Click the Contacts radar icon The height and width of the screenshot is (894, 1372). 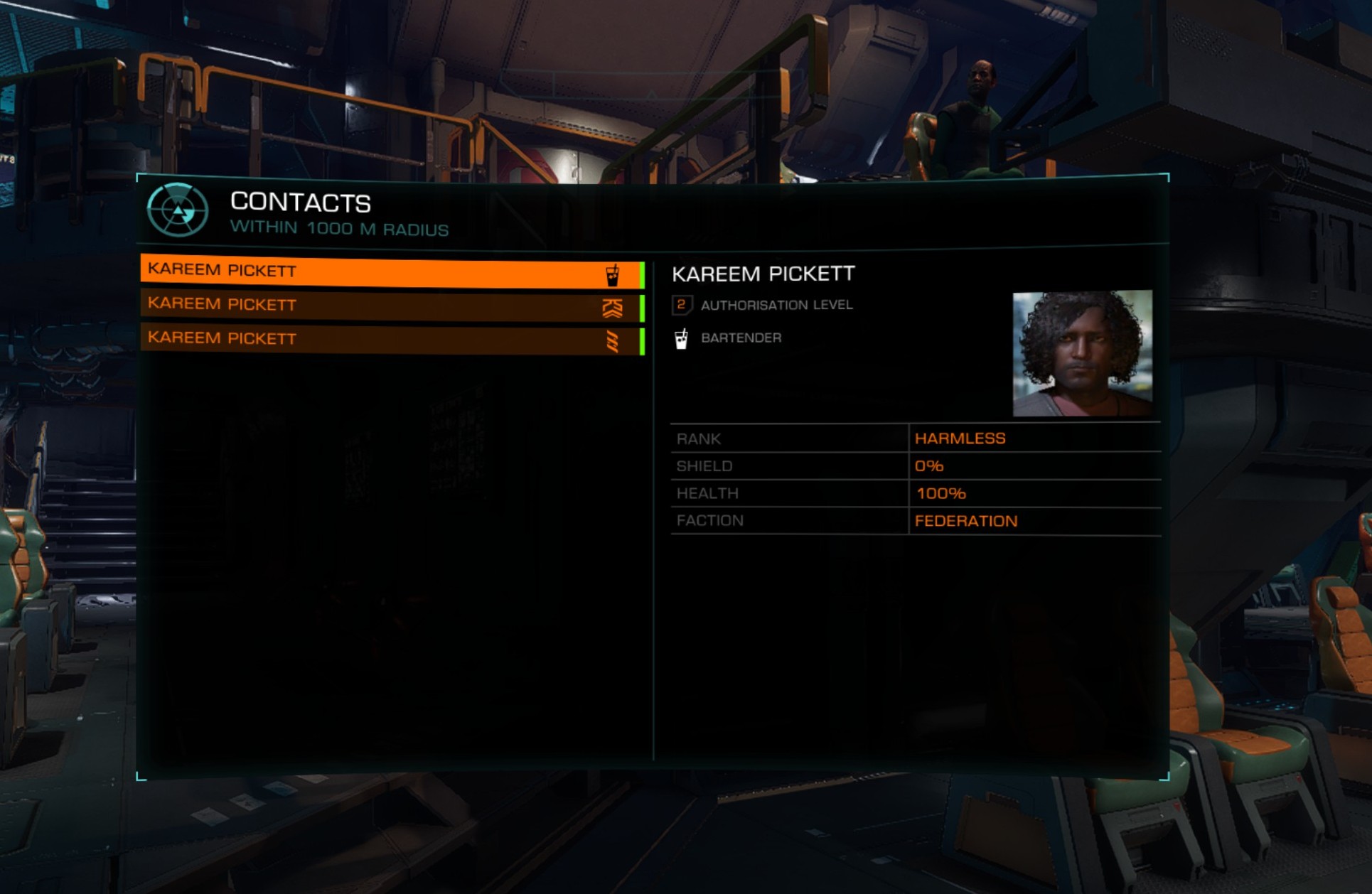tap(178, 210)
